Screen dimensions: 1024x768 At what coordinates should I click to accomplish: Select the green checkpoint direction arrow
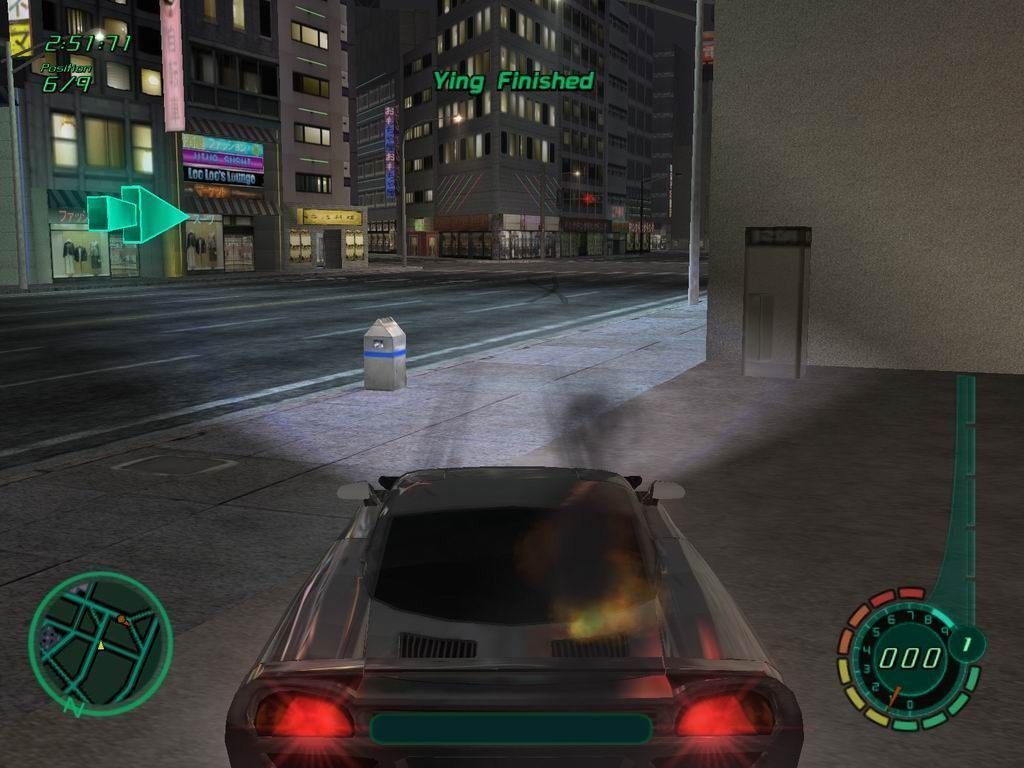138,214
